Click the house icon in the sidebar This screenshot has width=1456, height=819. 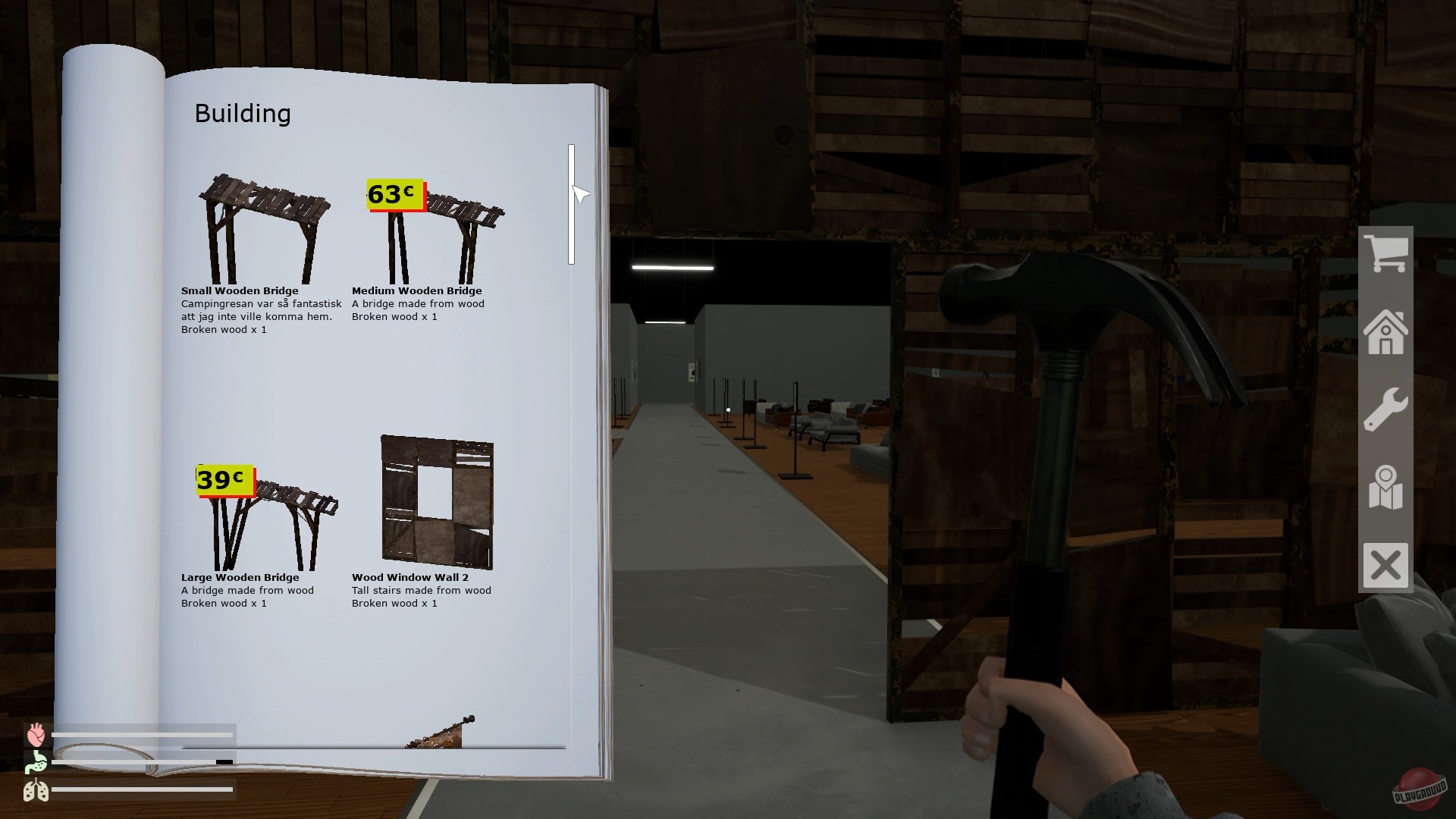click(x=1386, y=332)
